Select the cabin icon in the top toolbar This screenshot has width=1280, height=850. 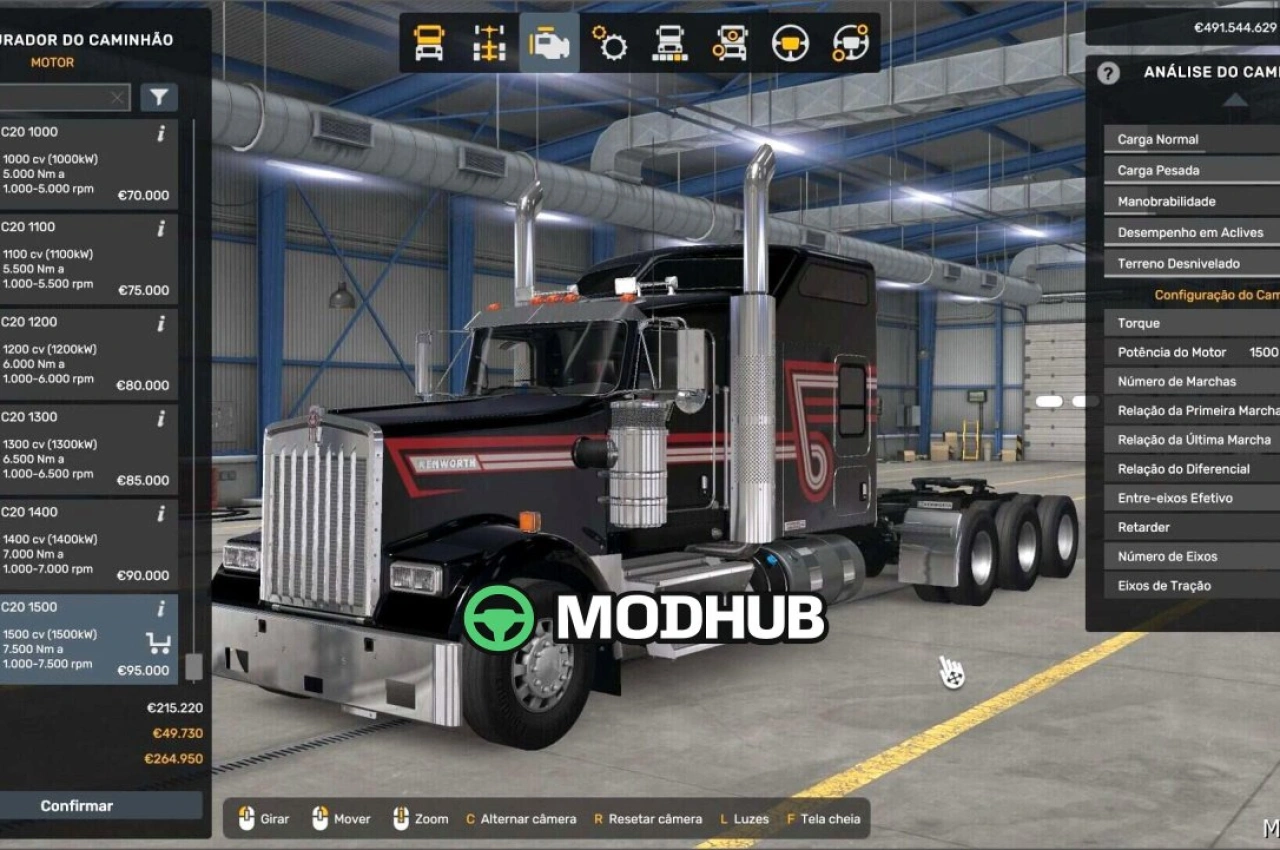pos(429,42)
